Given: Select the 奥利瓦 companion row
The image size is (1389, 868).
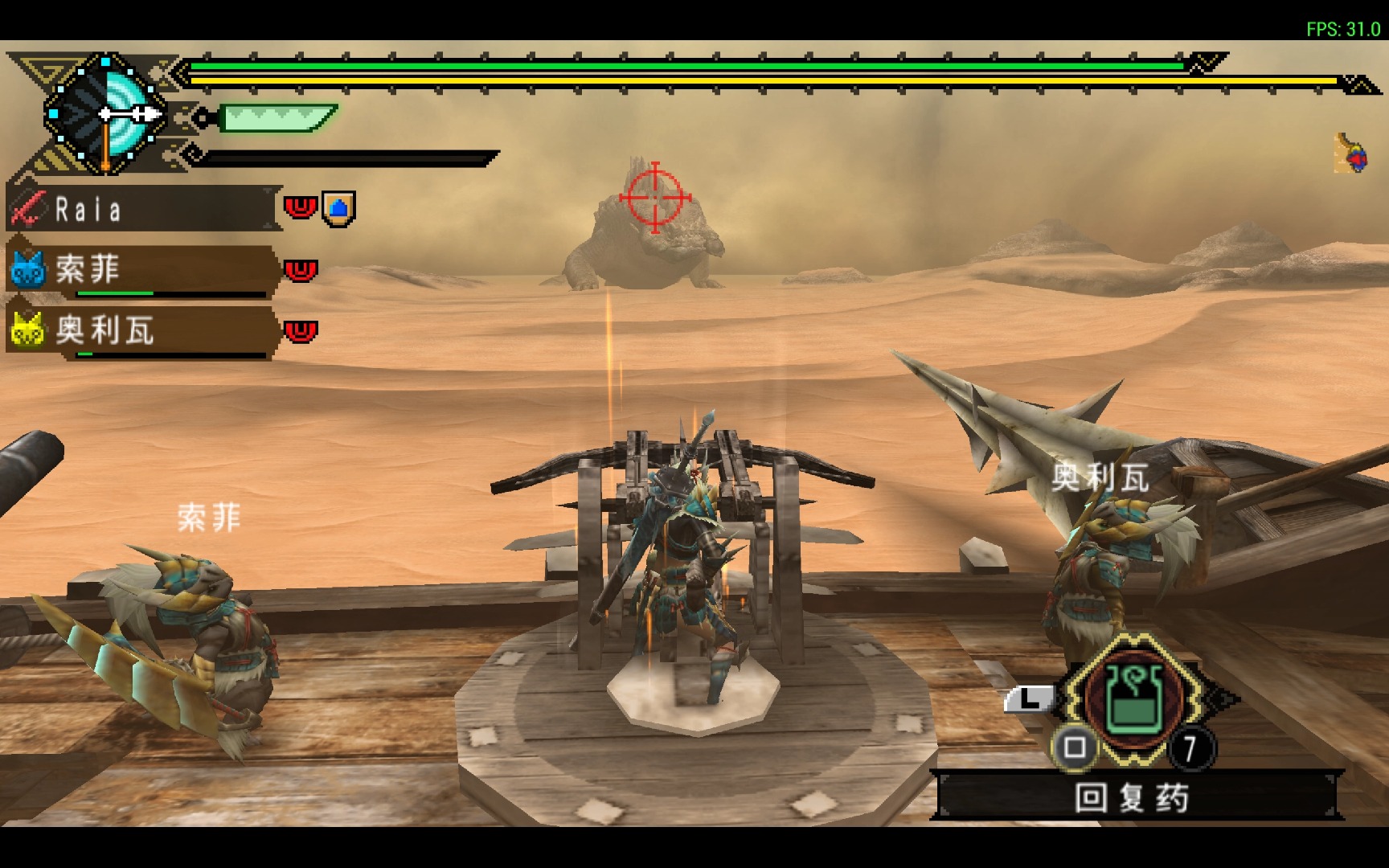Looking at the screenshot, I should 141,331.
